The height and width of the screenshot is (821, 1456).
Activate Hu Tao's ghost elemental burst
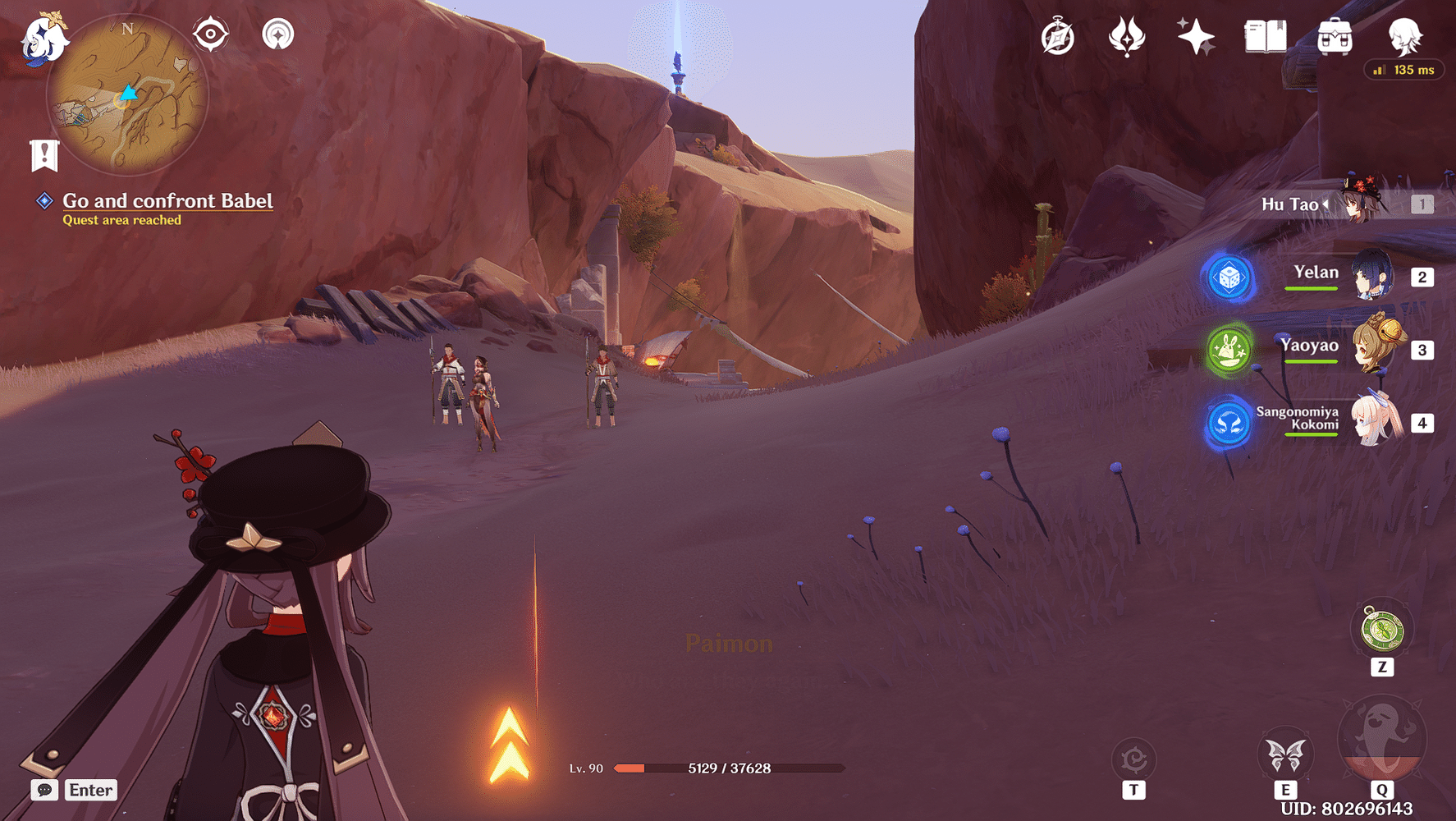click(x=1382, y=739)
